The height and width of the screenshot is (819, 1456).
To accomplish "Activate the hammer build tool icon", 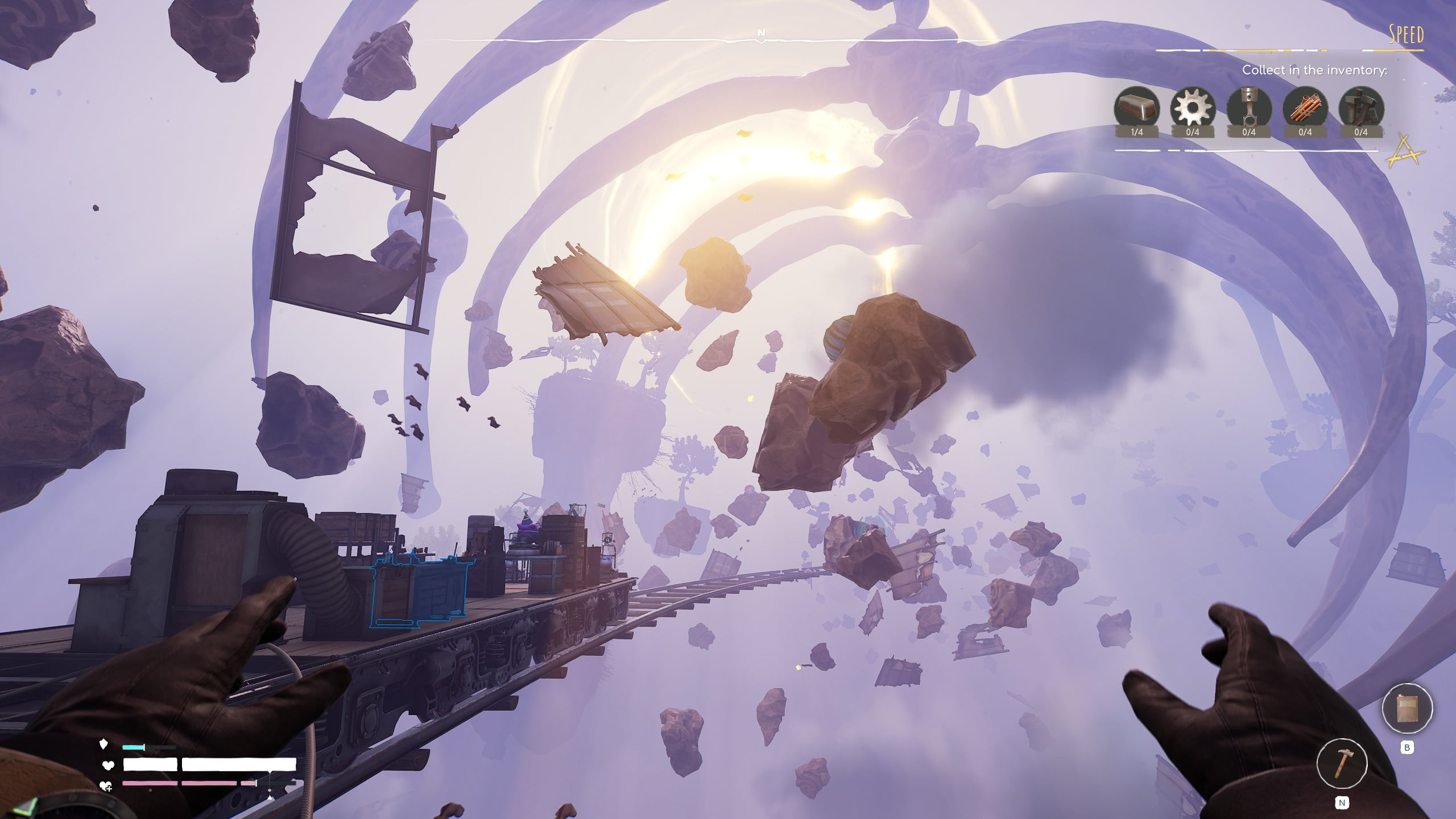I will coord(1342,763).
